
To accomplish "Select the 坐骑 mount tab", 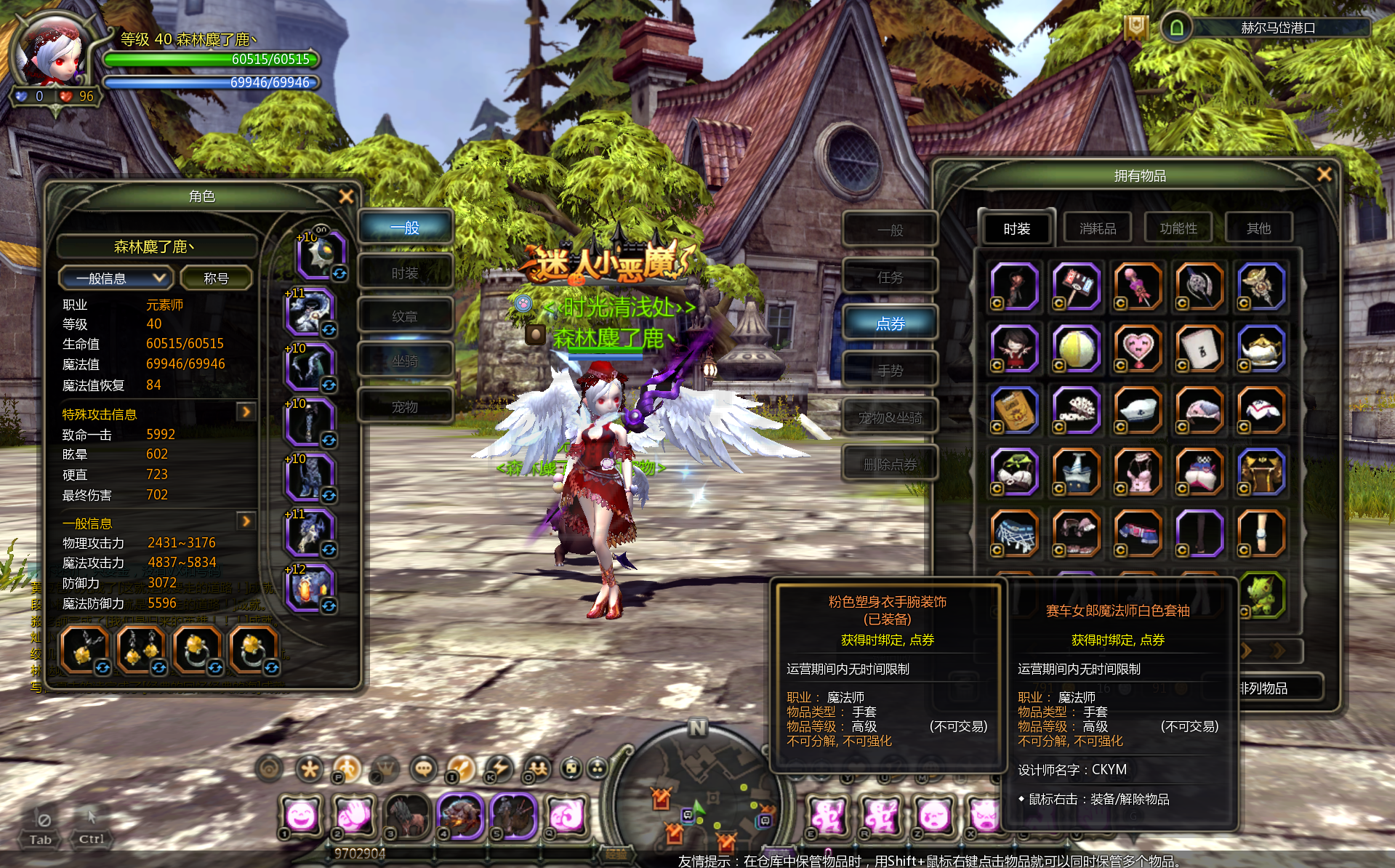I will 405,361.
